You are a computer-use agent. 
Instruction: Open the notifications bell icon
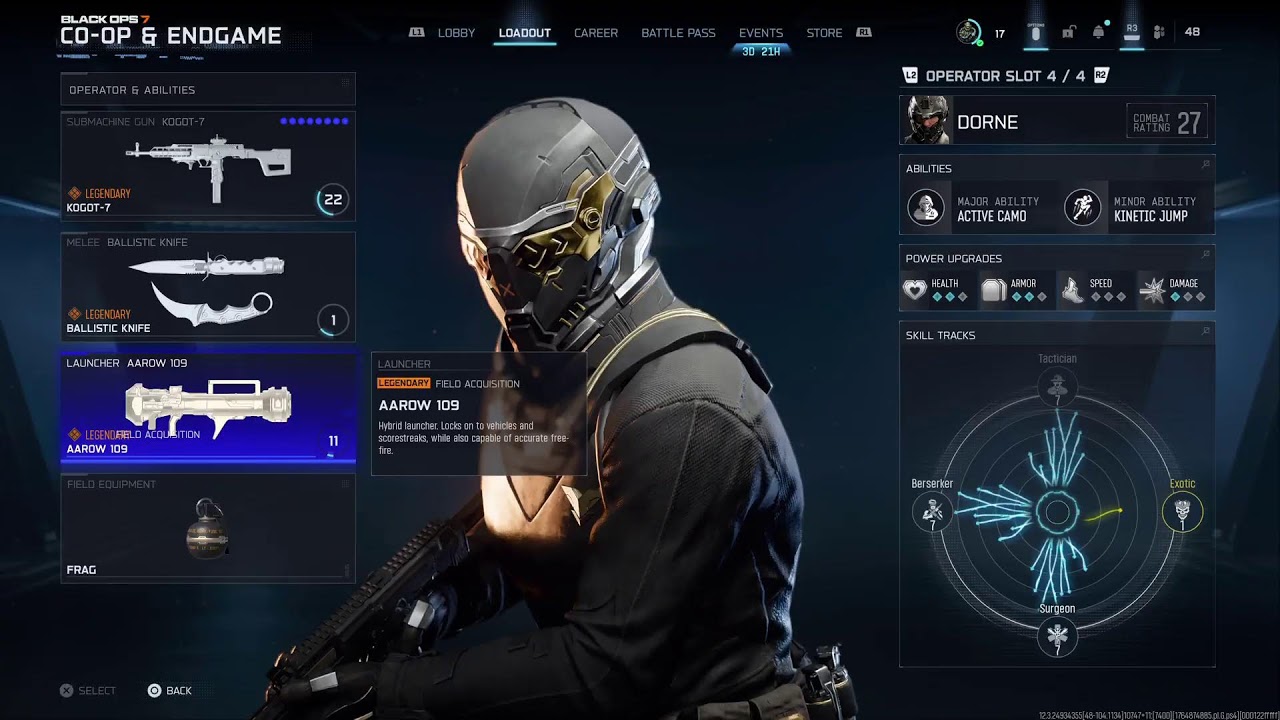coord(1099,32)
